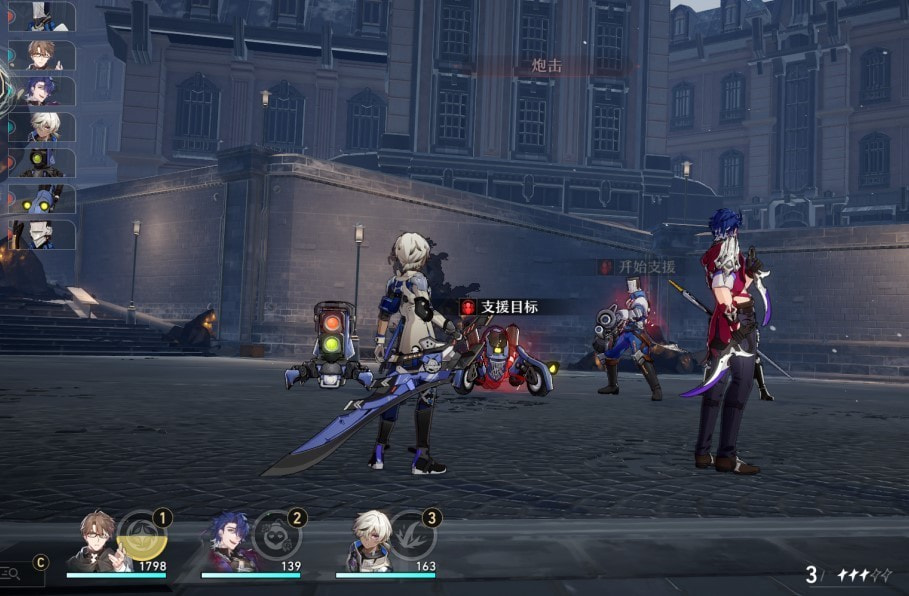Click the glasses character in turn order
This screenshot has width=909, height=596.
pyautogui.click(x=44, y=55)
